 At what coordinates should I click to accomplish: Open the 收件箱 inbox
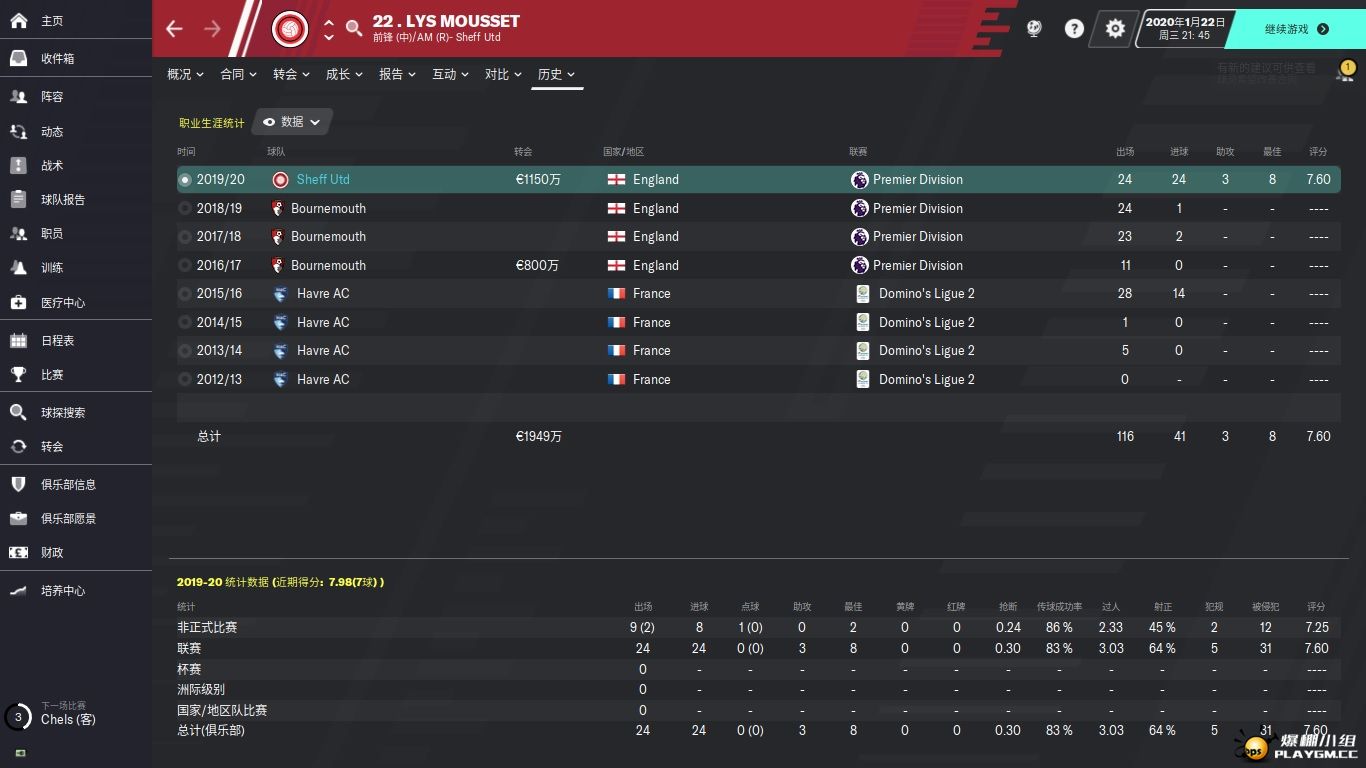(57, 59)
